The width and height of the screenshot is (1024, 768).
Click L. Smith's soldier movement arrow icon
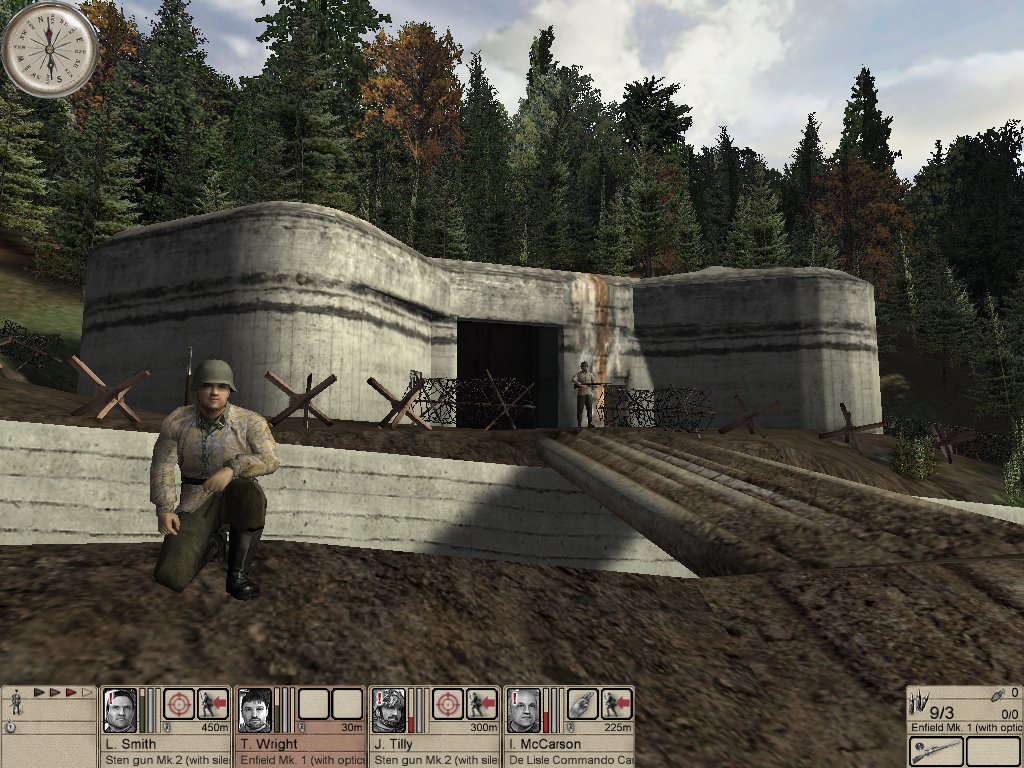(213, 704)
